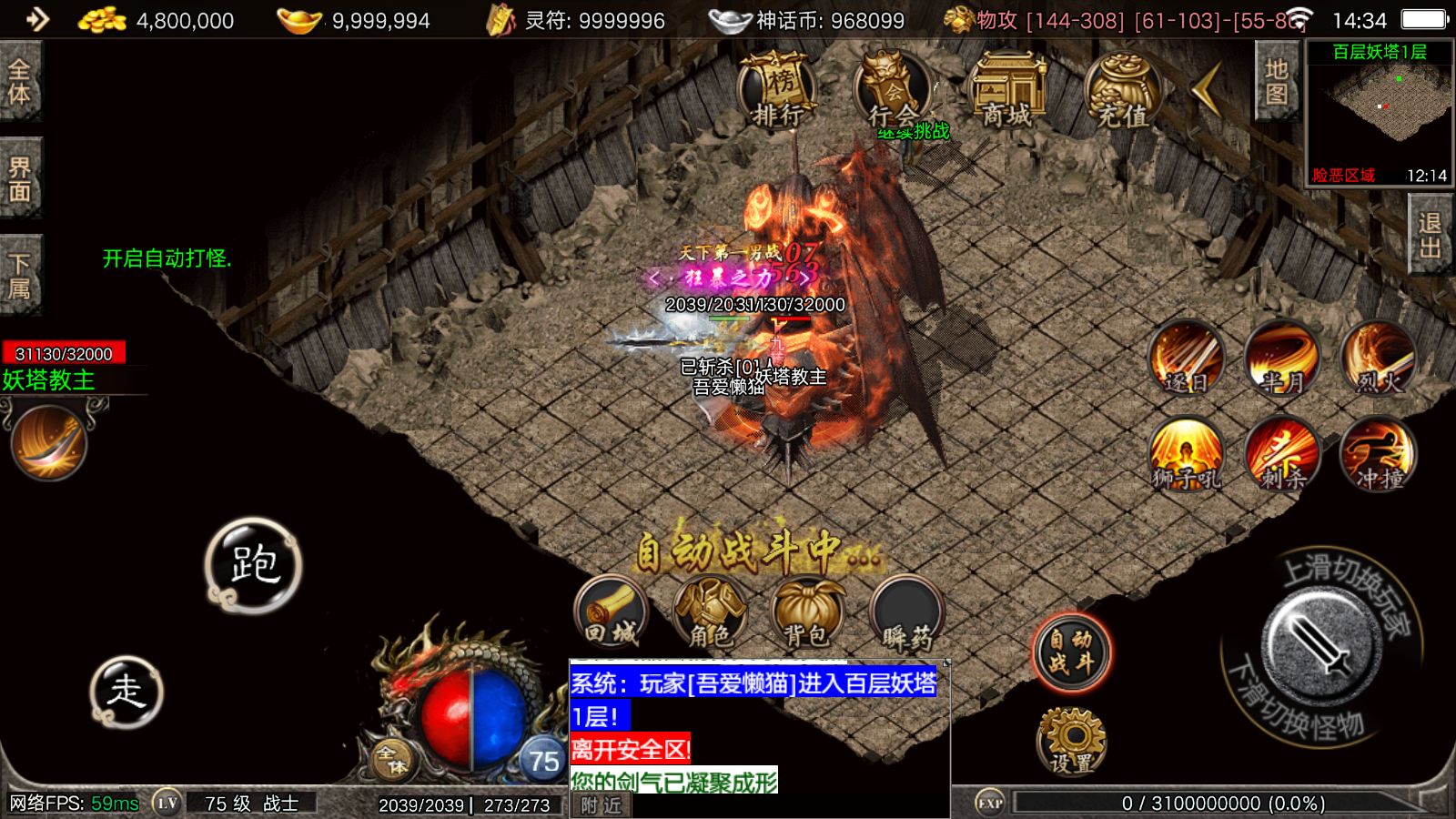
Task: Activate the 逐日 skill
Action: (x=1186, y=359)
